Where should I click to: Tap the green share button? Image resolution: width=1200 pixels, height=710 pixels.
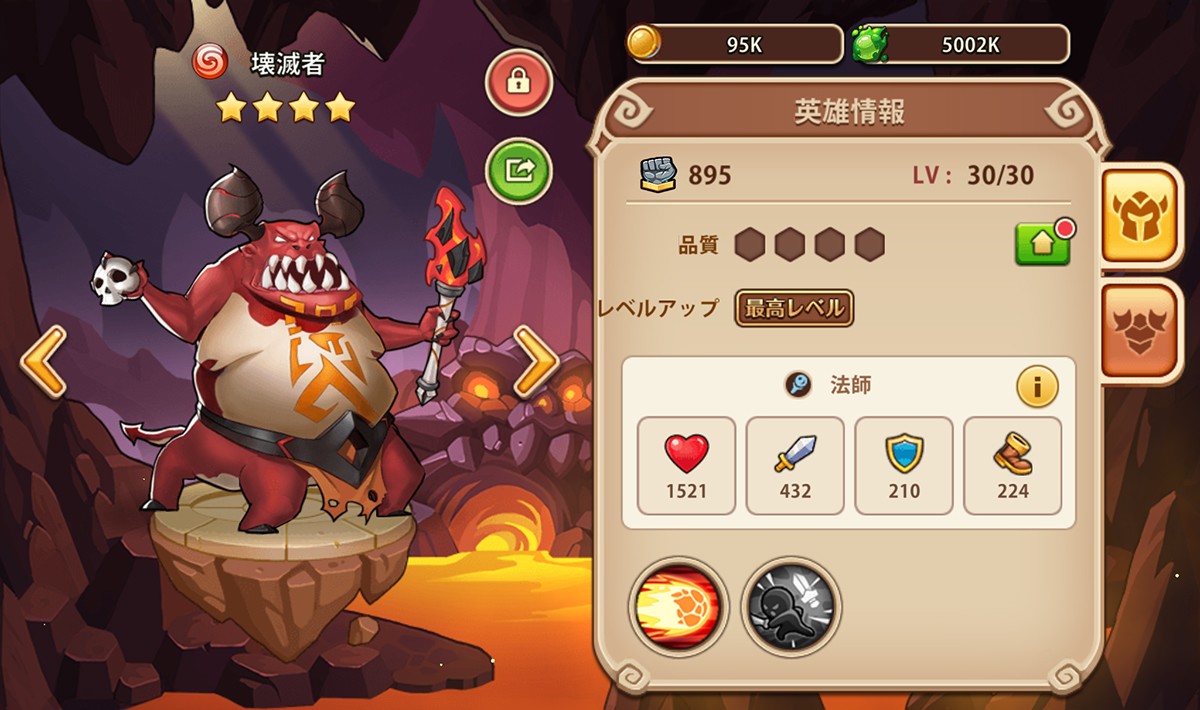[x=519, y=170]
